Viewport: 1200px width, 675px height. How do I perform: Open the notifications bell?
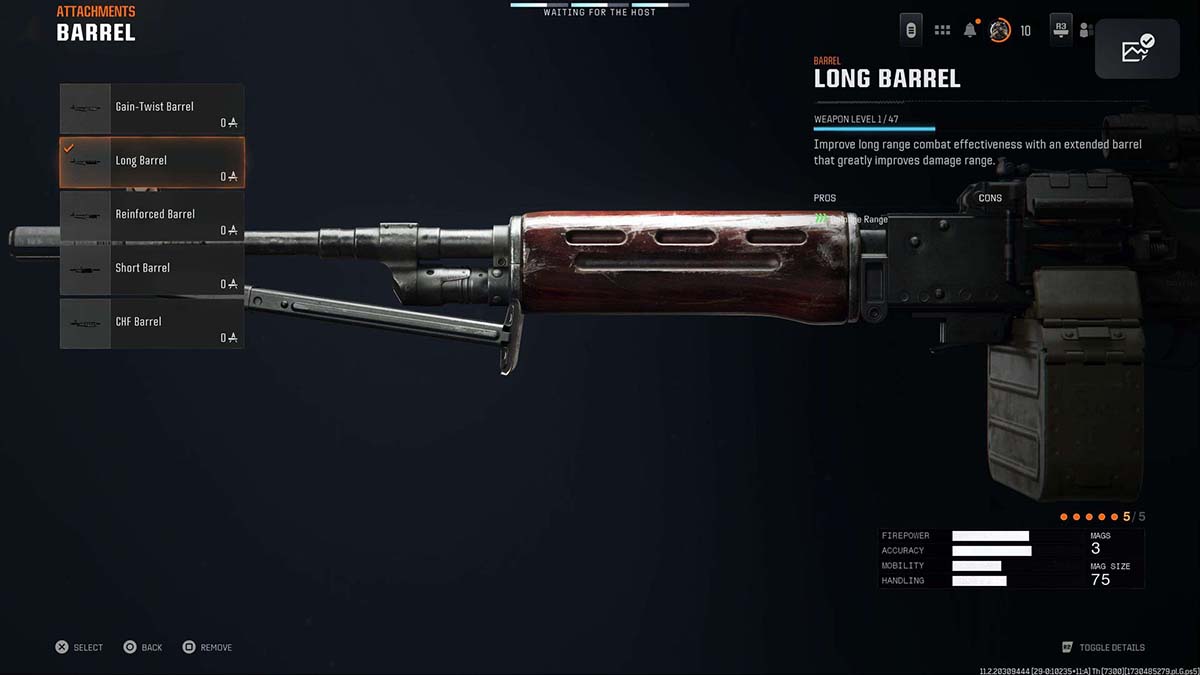[970, 30]
